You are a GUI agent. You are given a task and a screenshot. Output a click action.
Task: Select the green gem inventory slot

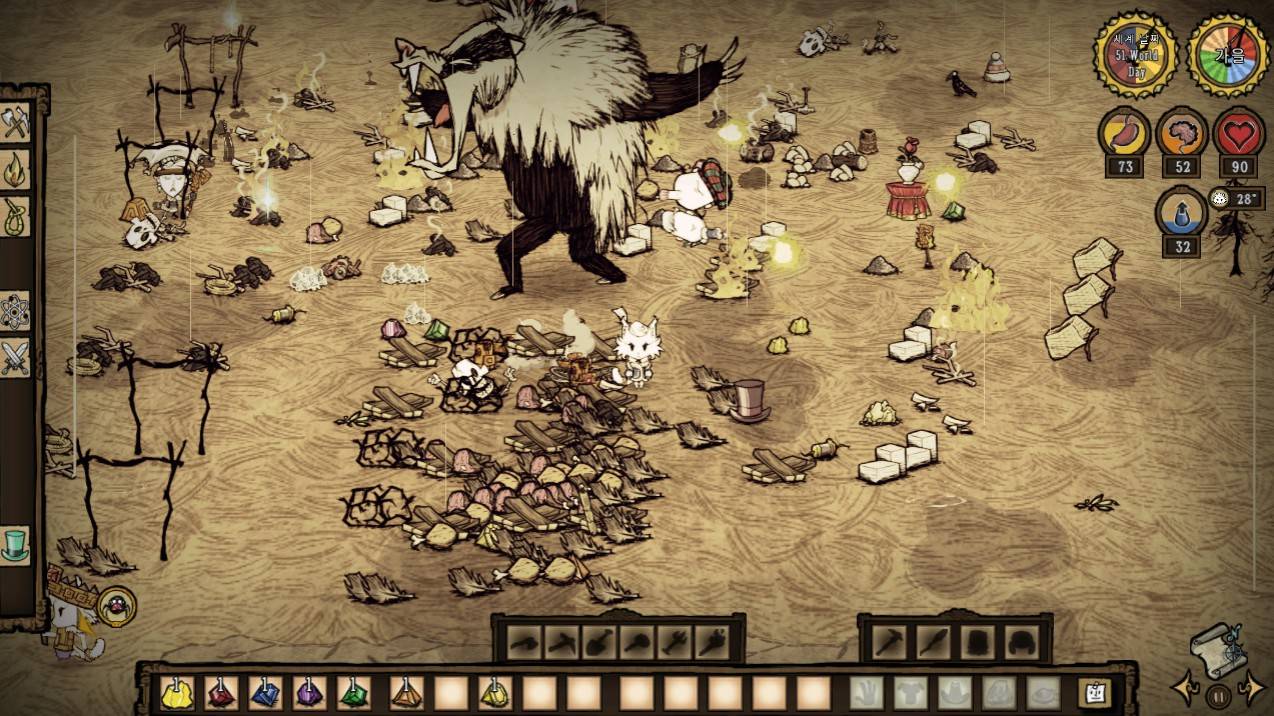[353, 692]
